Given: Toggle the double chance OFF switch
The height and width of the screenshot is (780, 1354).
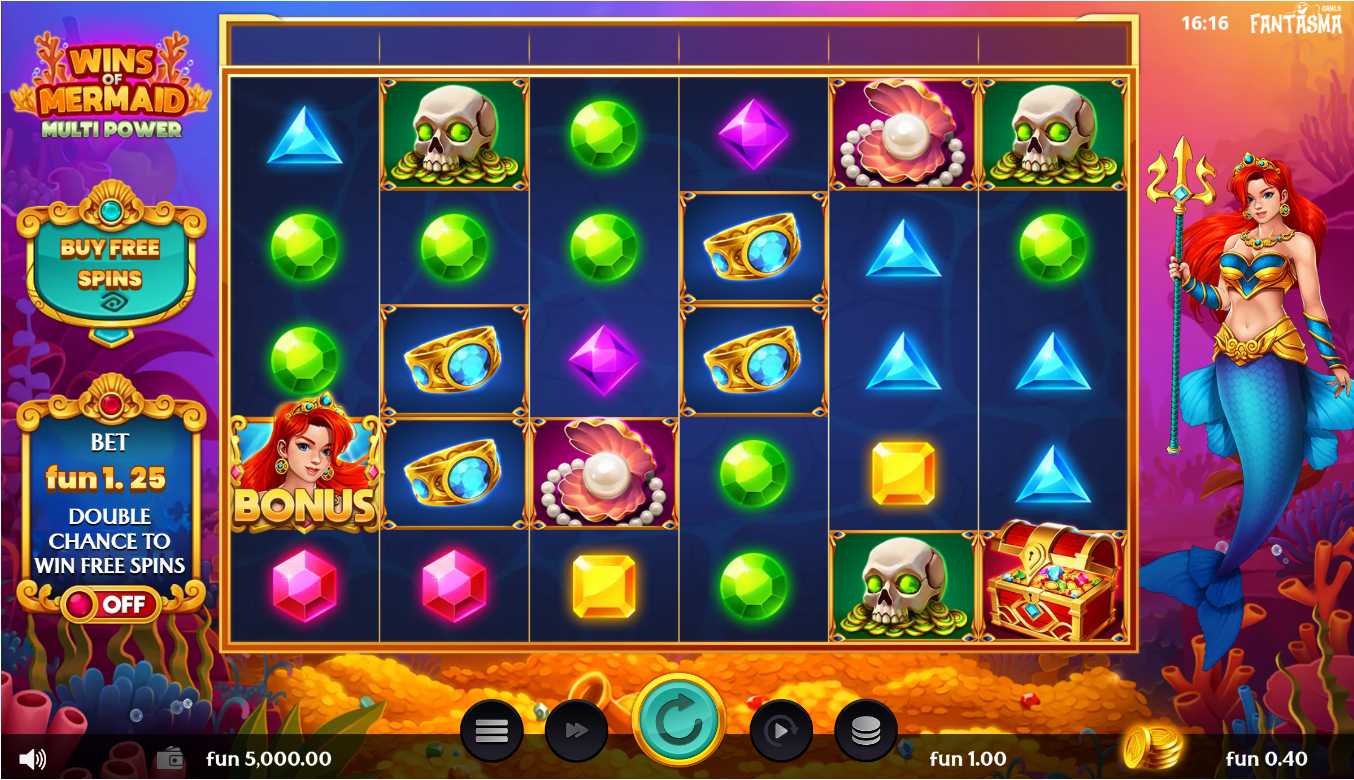Looking at the screenshot, I should pyautogui.click(x=110, y=604).
